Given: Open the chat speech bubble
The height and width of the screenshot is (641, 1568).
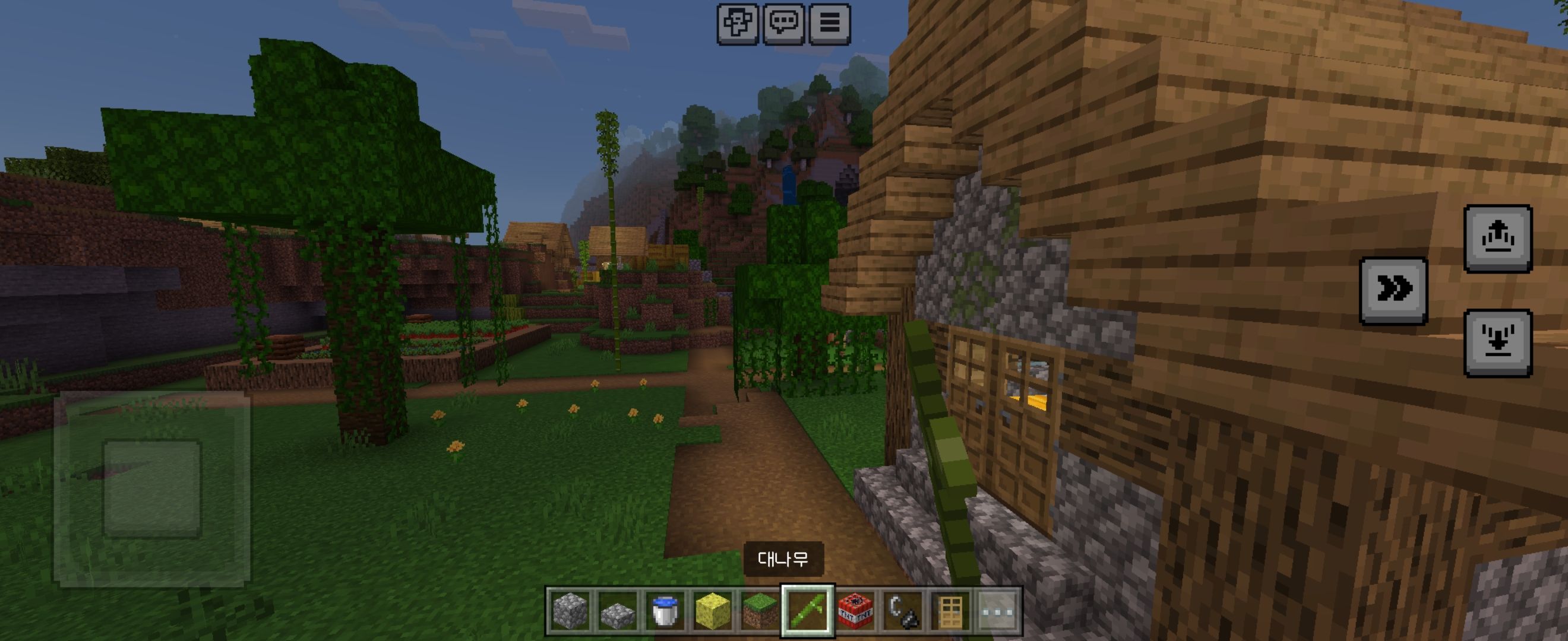Looking at the screenshot, I should 783,23.
